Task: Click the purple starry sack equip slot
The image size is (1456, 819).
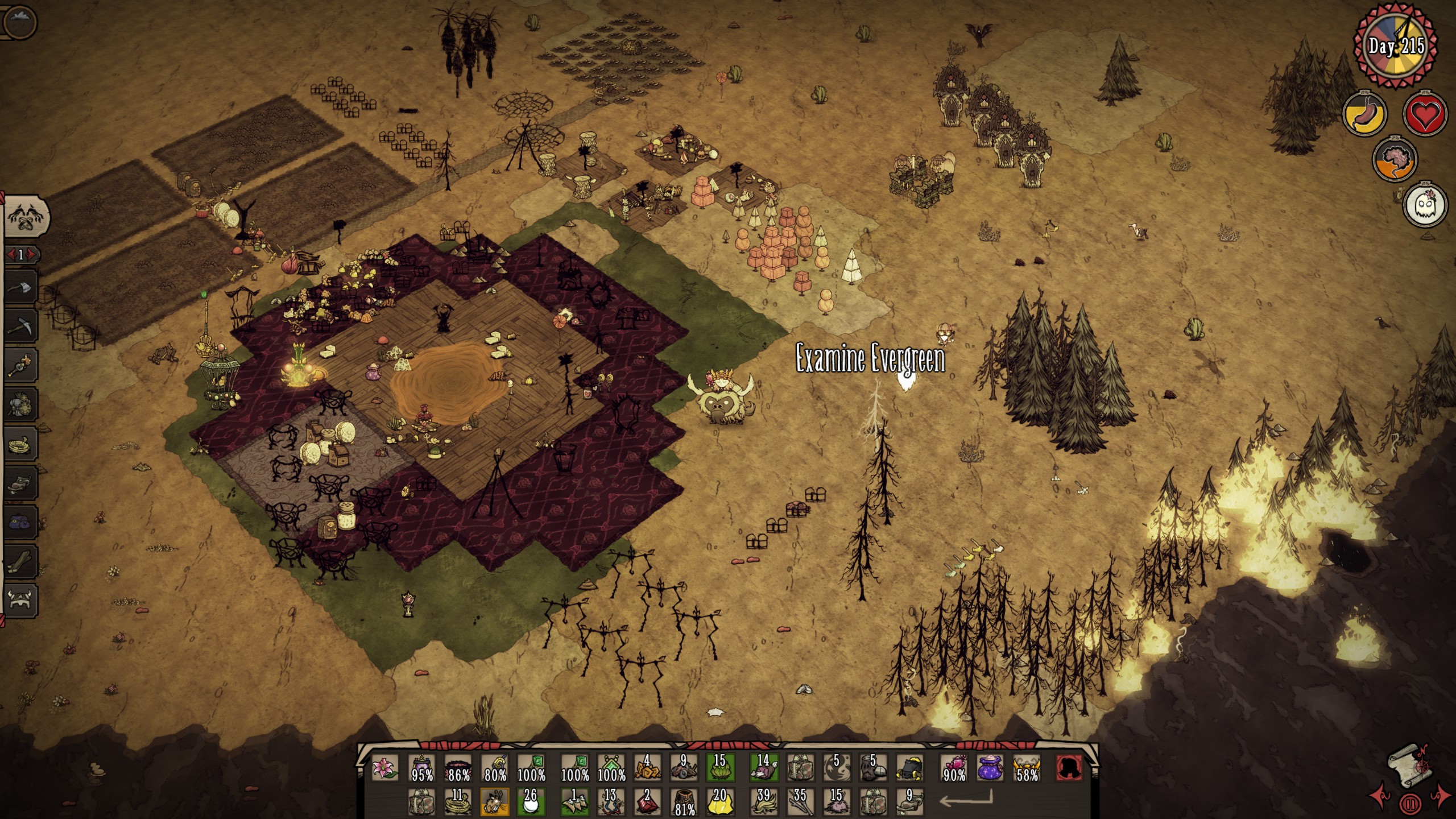Action: 990,768
